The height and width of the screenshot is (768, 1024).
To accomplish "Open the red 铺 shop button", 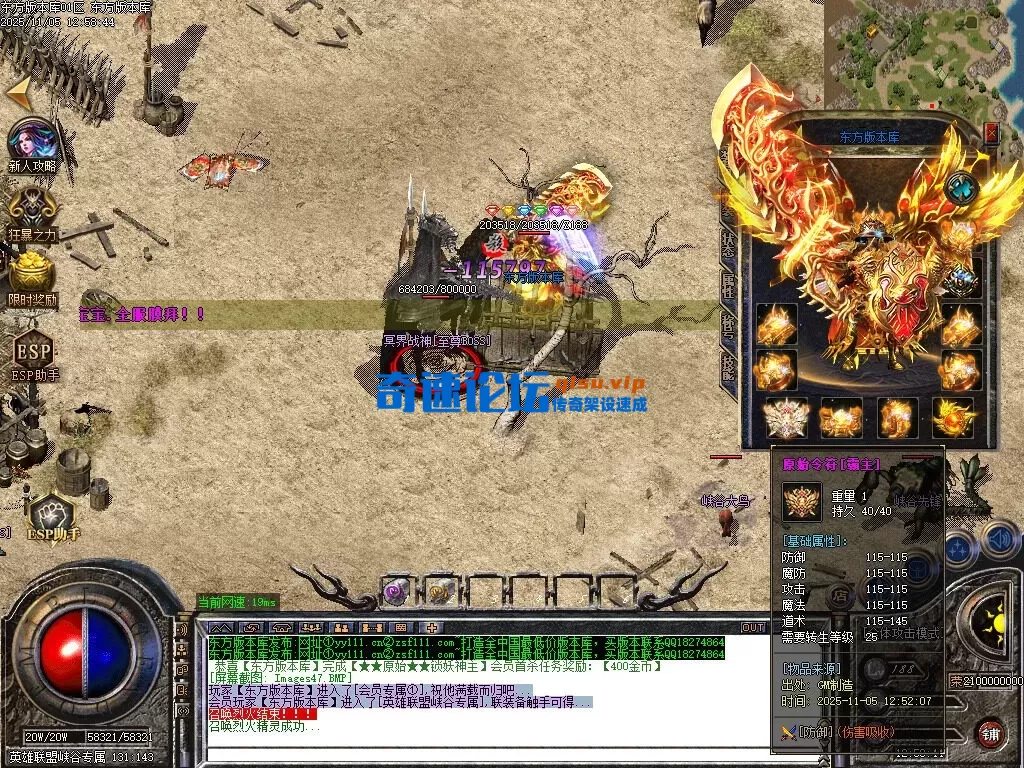I will (990, 733).
